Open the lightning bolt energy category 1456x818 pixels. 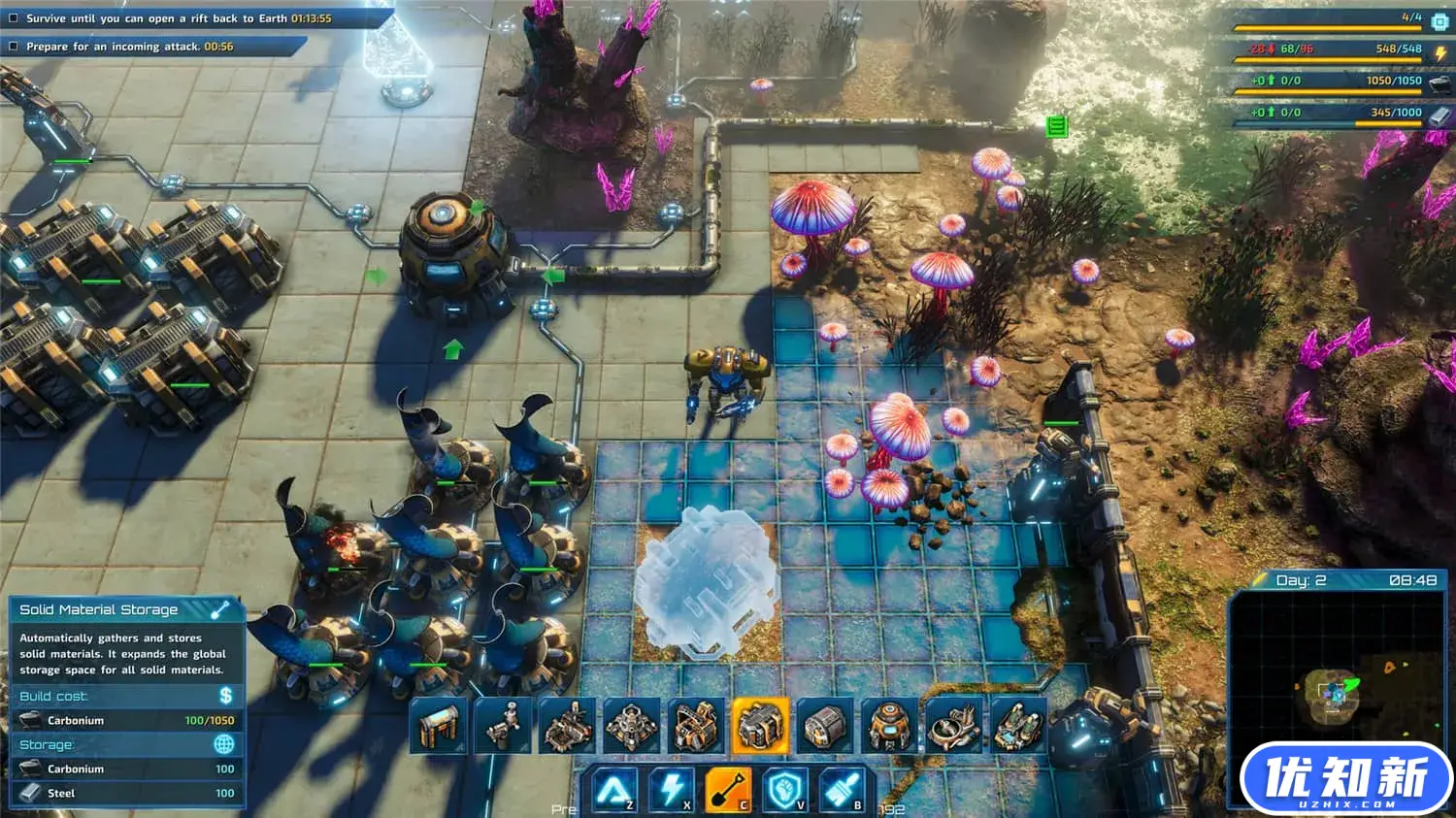pyautogui.click(x=671, y=791)
